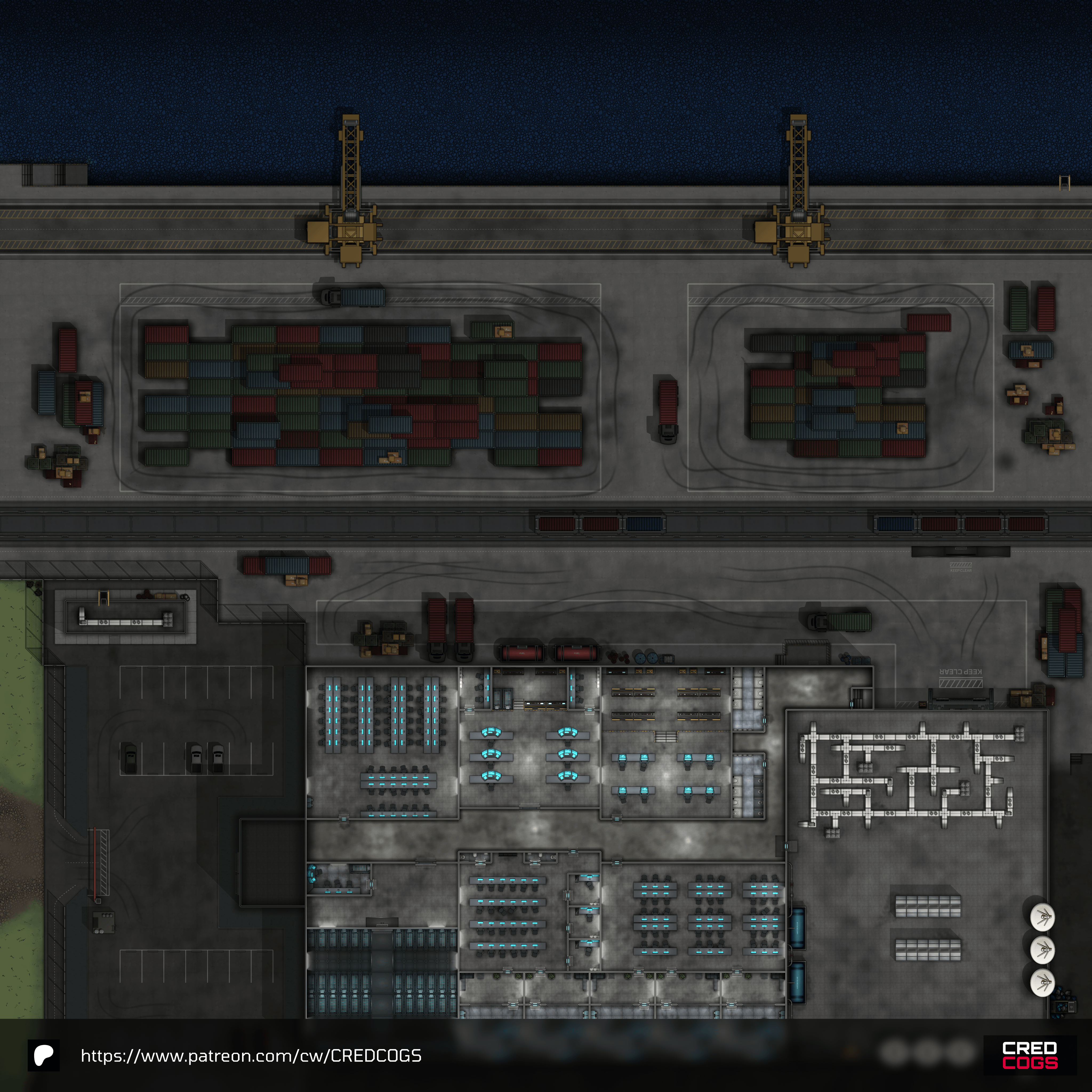Screen dimensions: 1092x1092
Task: Open the Patreon CREDCOGS URL link
Action: (251, 1055)
